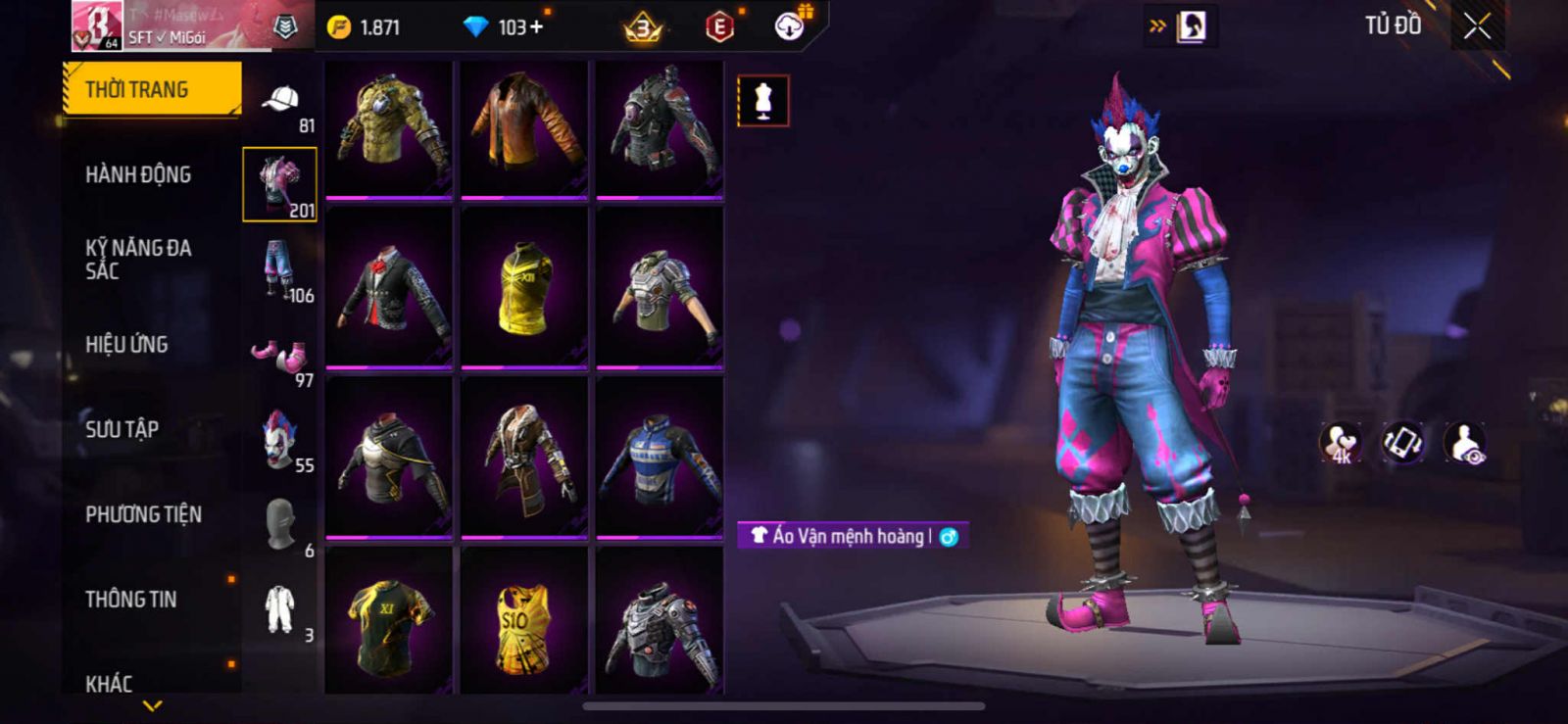Viewport: 1568px width, 724px height.
Task: Choose the white jumpsuit set category
Action: (280, 609)
